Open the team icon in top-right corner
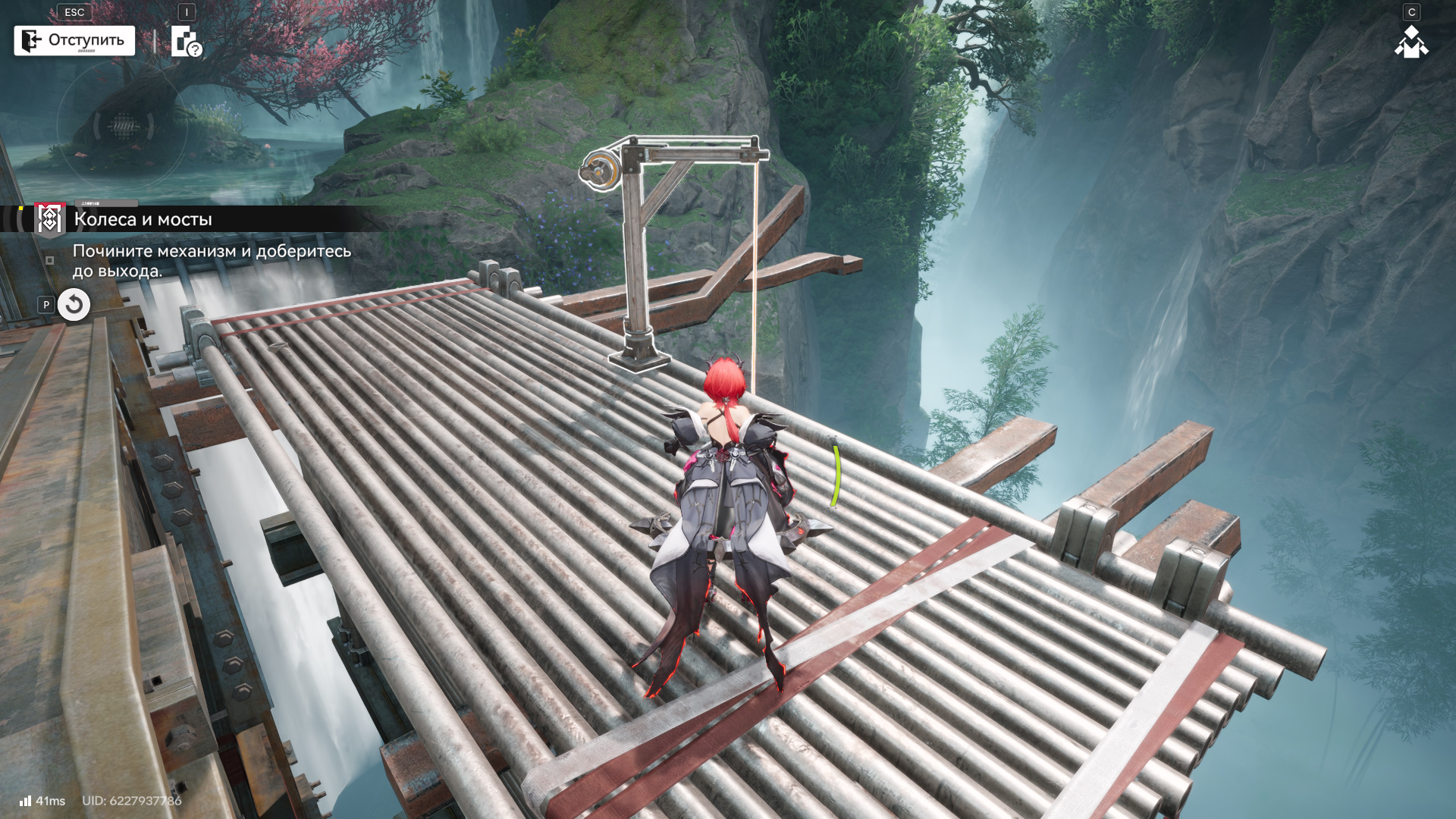1456x819 pixels. tap(1410, 42)
